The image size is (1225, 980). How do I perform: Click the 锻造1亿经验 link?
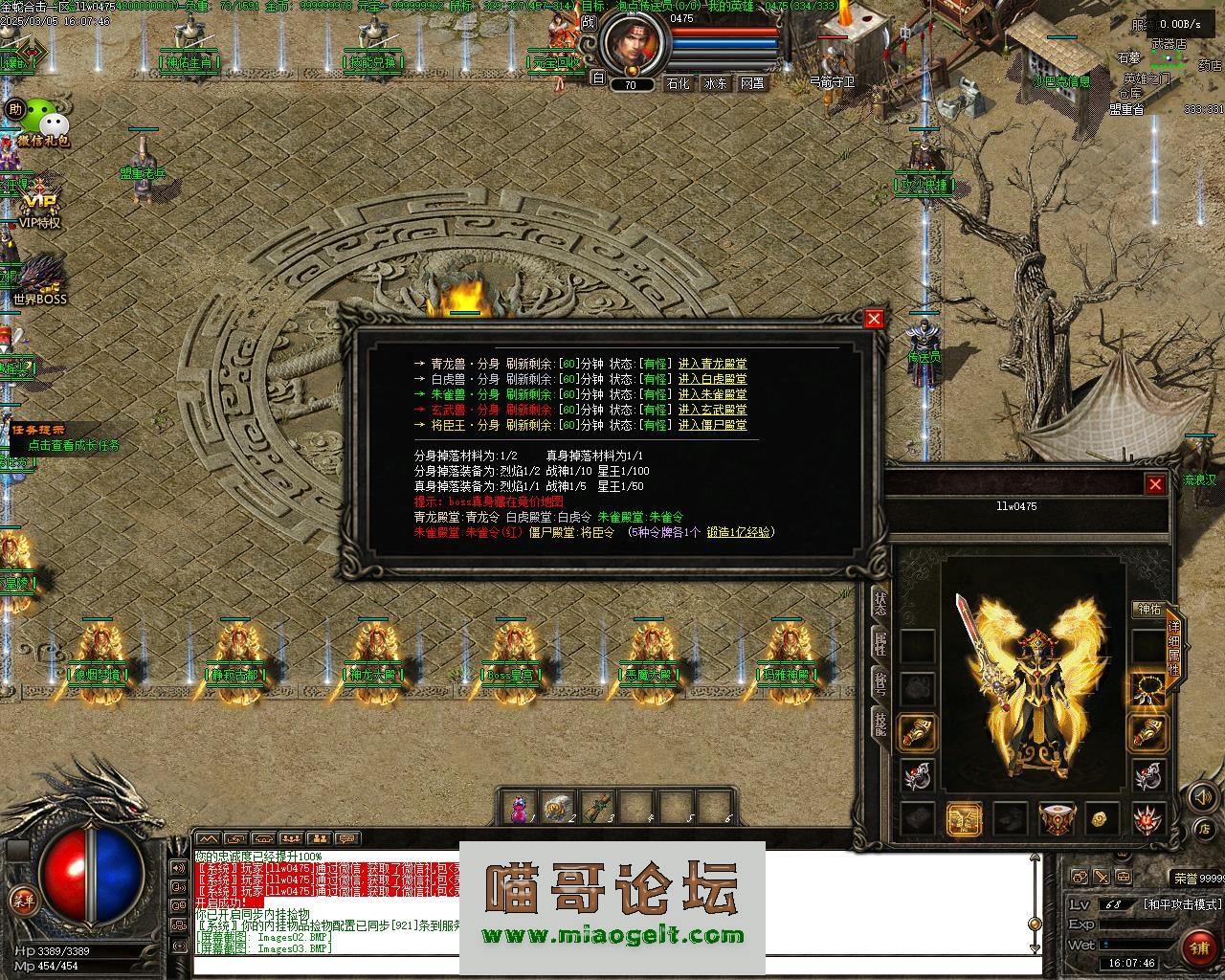(739, 532)
